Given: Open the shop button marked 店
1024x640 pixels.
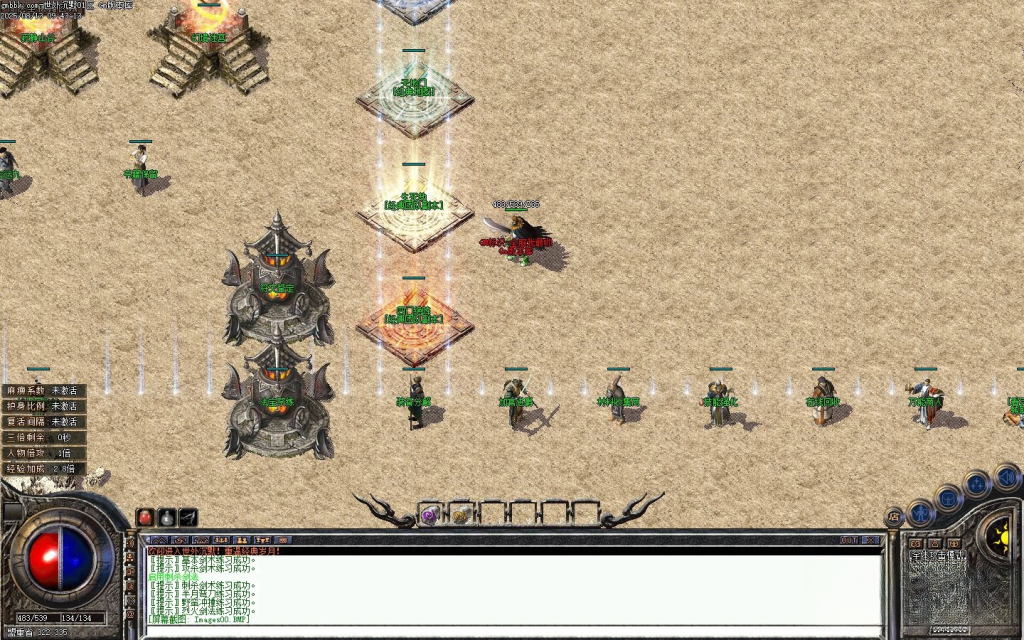Looking at the screenshot, I should (893, 516).
